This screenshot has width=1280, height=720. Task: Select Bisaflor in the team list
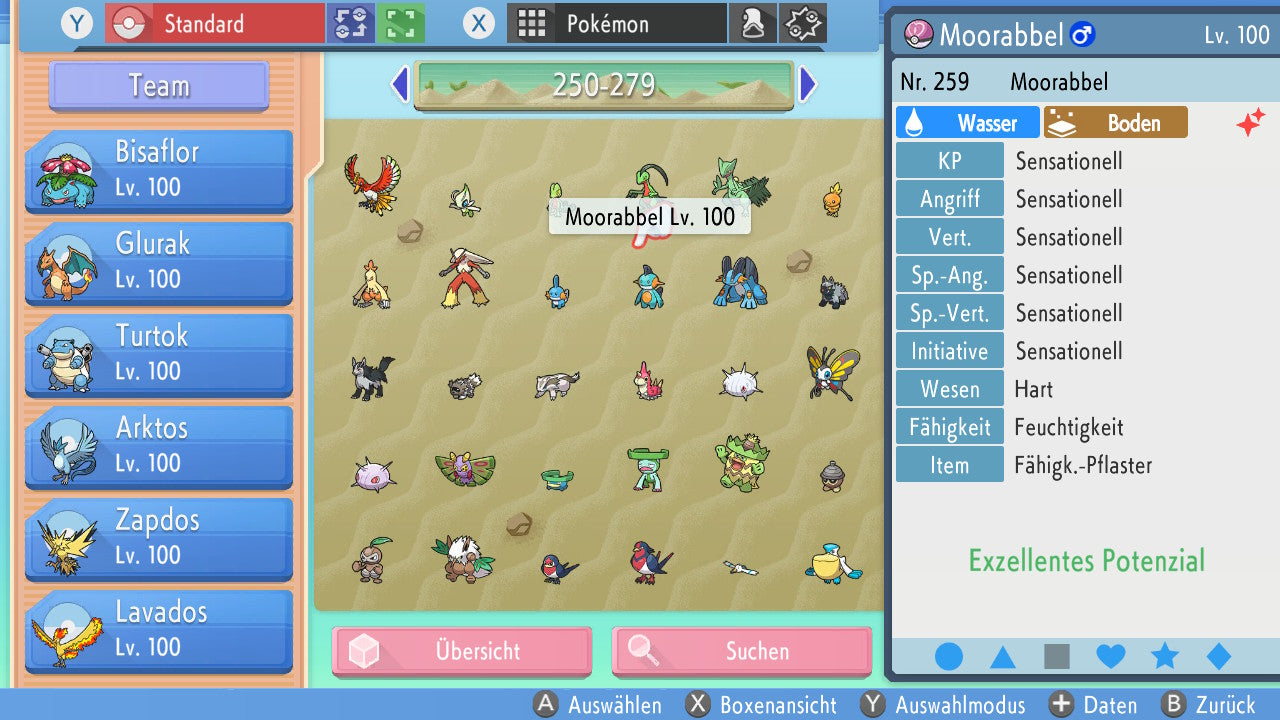159,170
